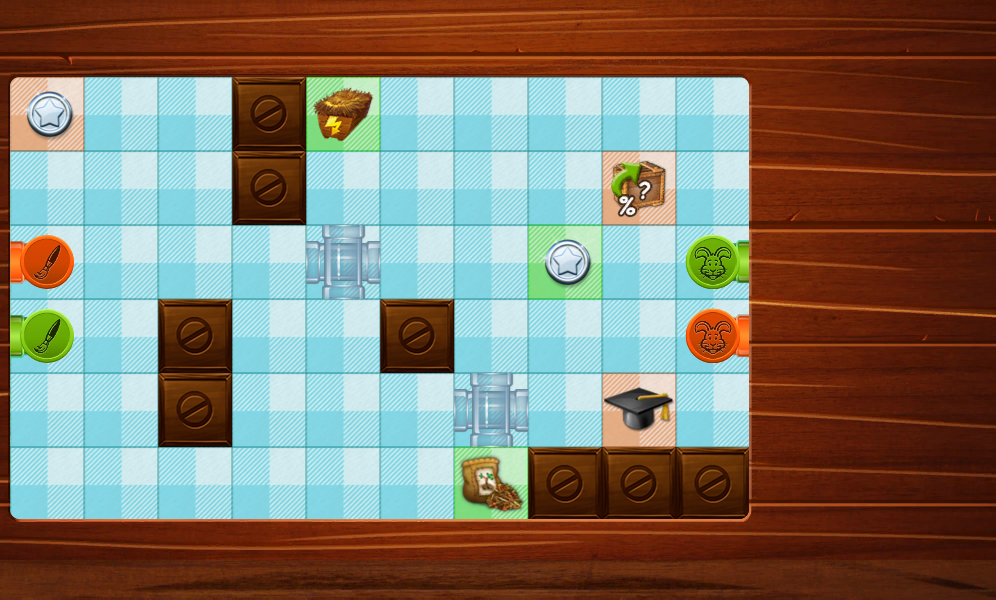Choose the orange rabbit token
This screenshot has height=600, width=996.
coord(712,336)
